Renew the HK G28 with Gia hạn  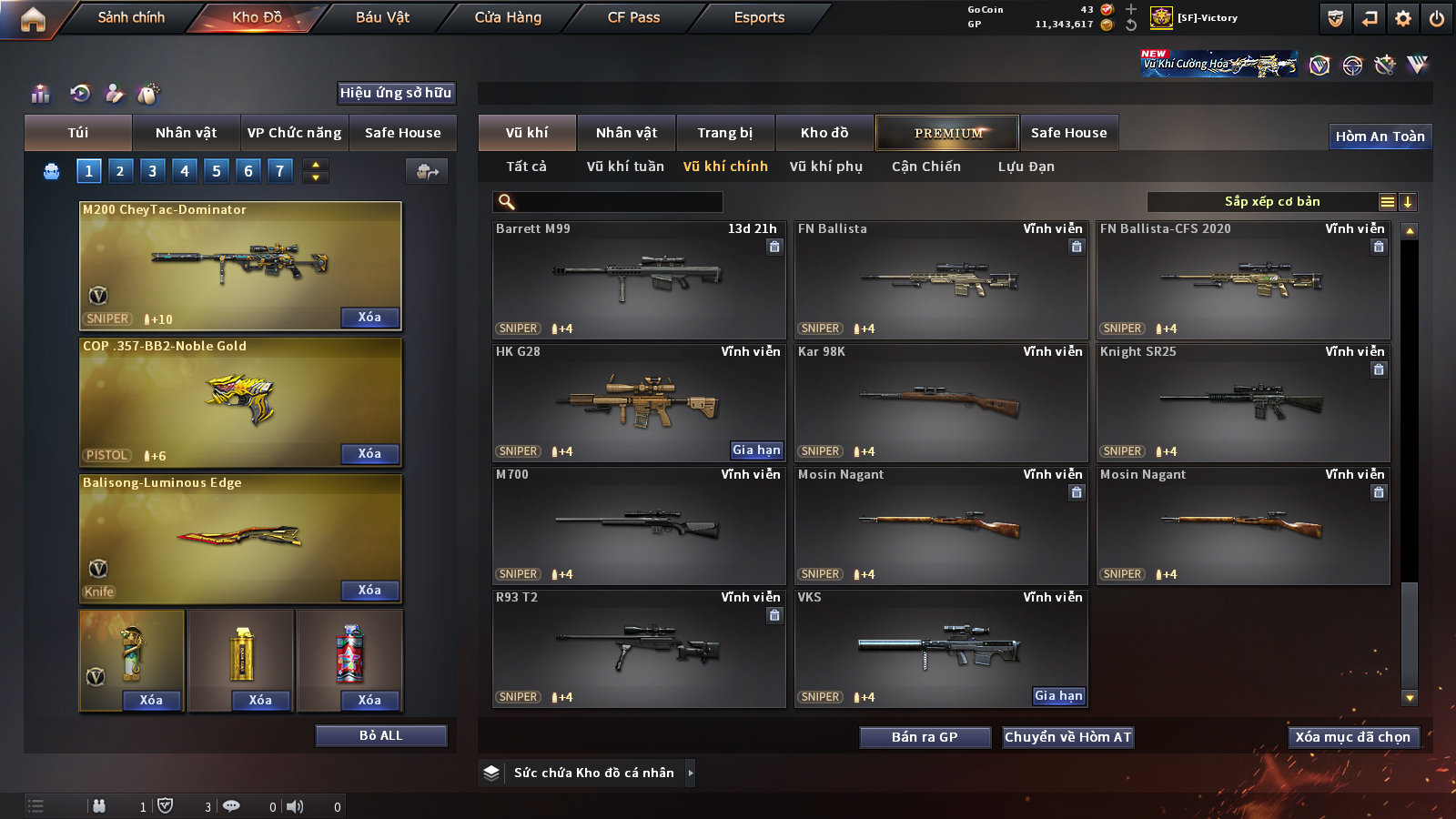(x=756, y=450)
